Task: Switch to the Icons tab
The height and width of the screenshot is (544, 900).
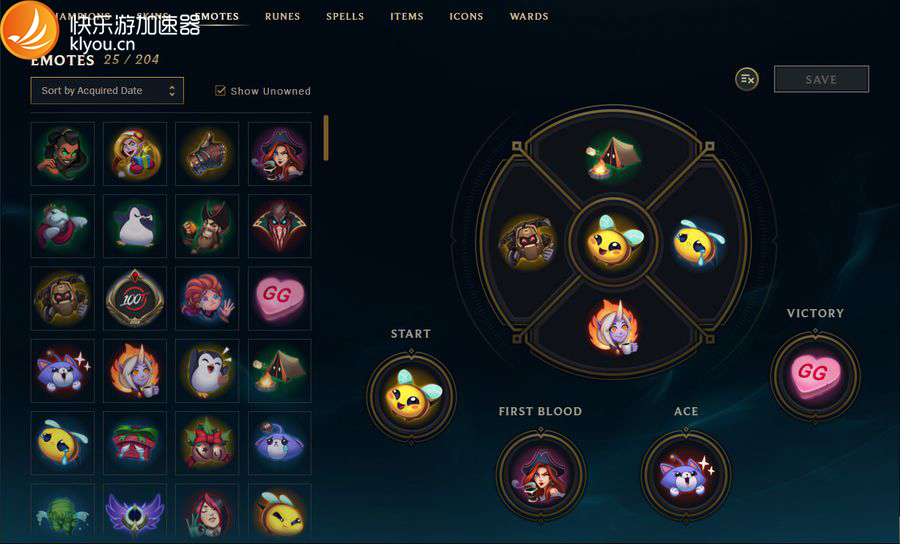Action: pyautogui.click(x=466, y=17)
